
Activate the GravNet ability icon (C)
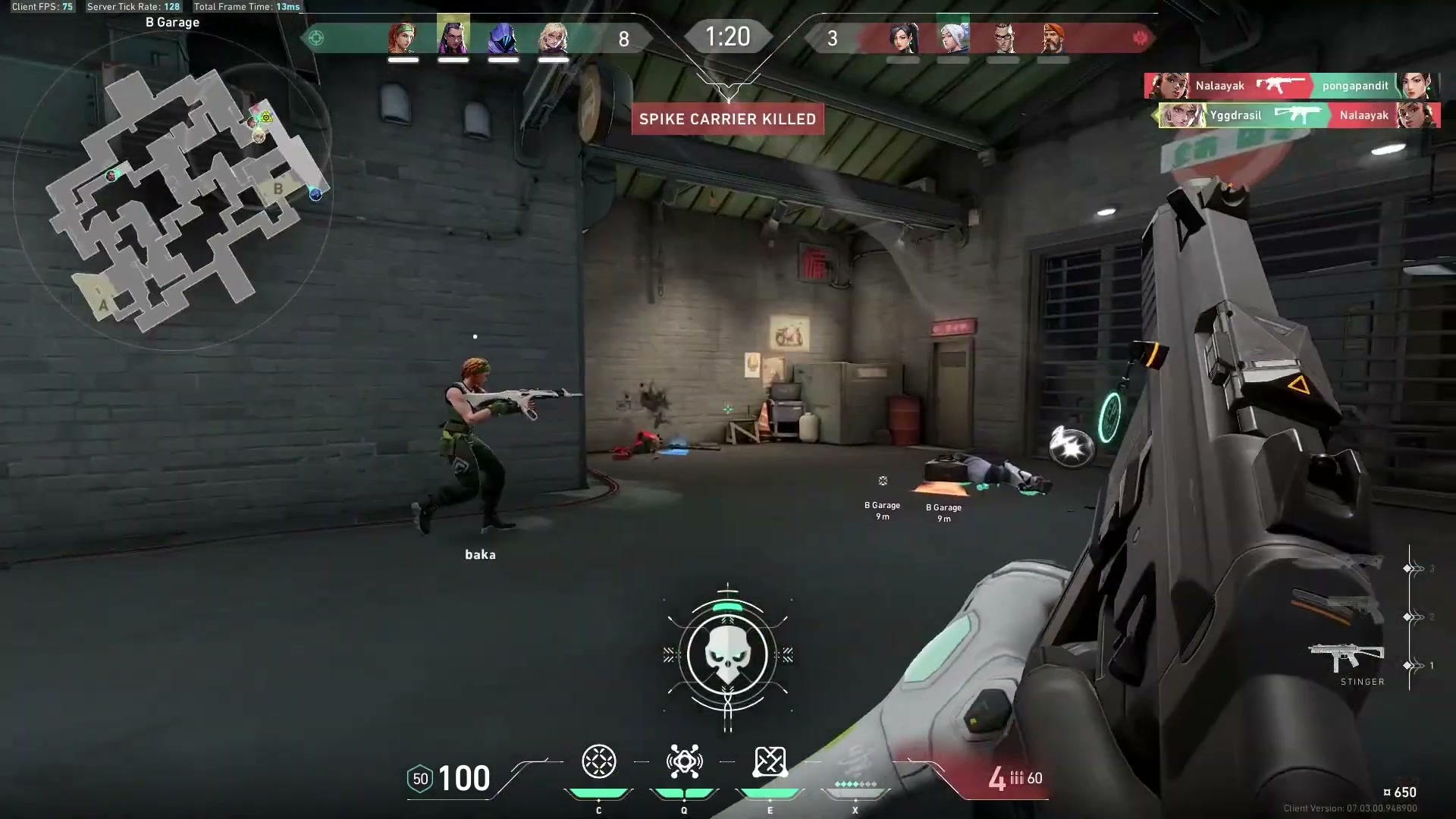(x=598, y=762)
